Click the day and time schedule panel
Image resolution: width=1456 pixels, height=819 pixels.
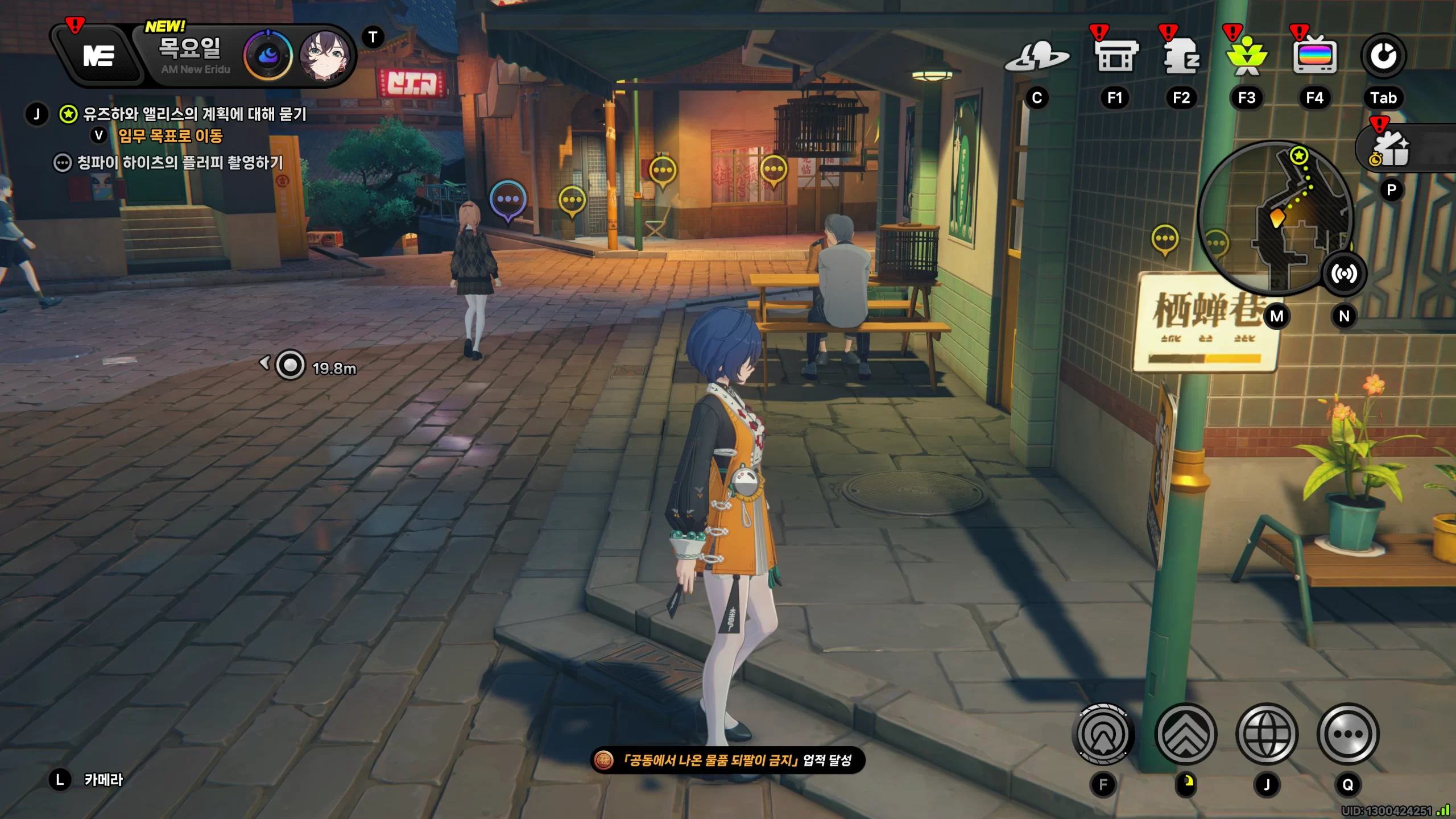coord(191,56)
